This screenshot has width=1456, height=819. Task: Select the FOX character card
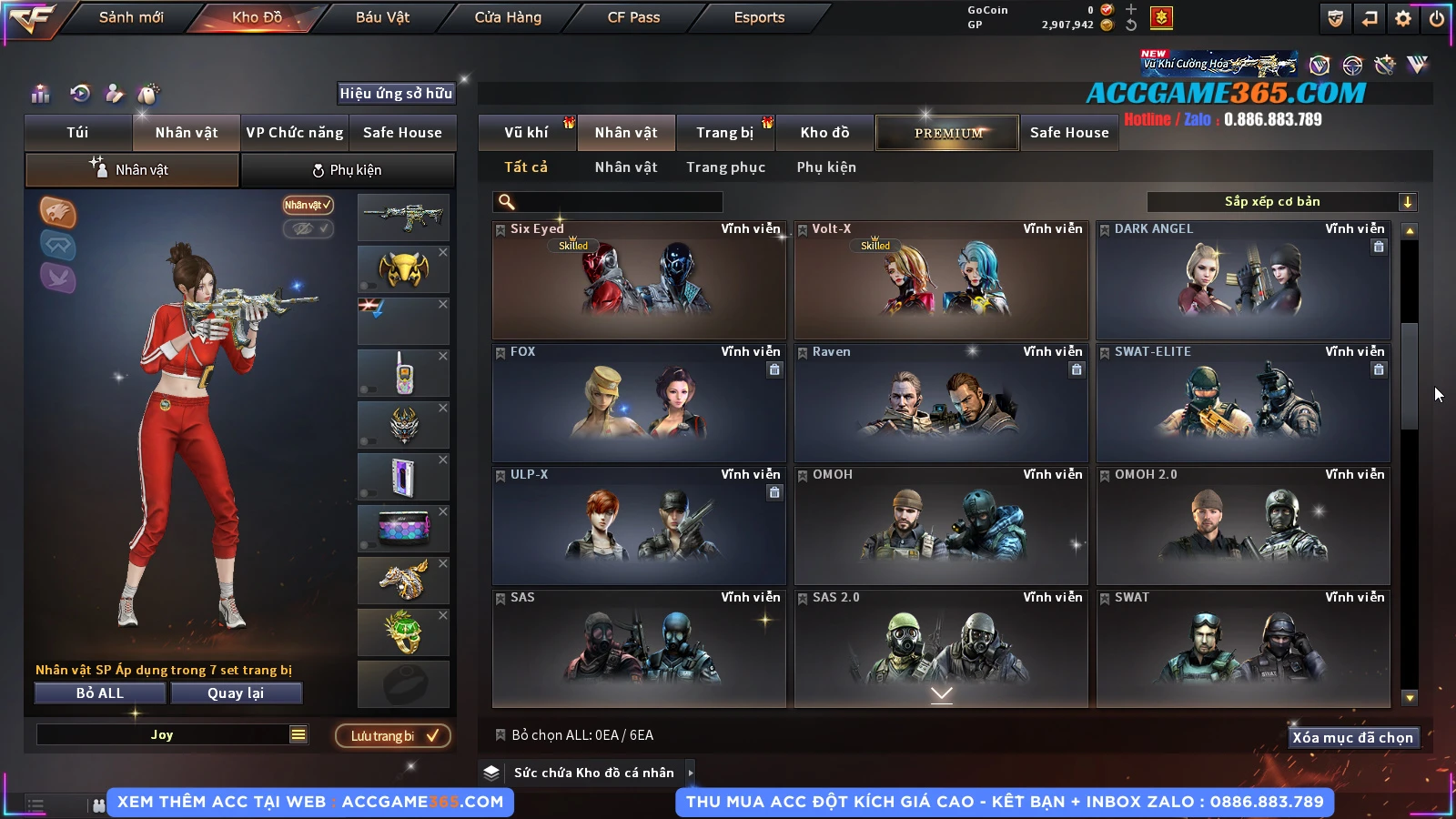pos(639,403)
